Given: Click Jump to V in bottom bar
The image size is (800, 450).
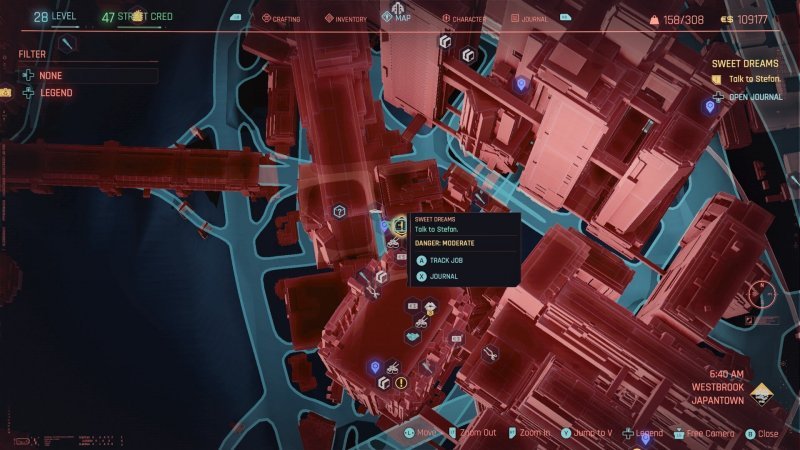Looking at the screenshot, I should pyautogui.click(x=587, y=434).
